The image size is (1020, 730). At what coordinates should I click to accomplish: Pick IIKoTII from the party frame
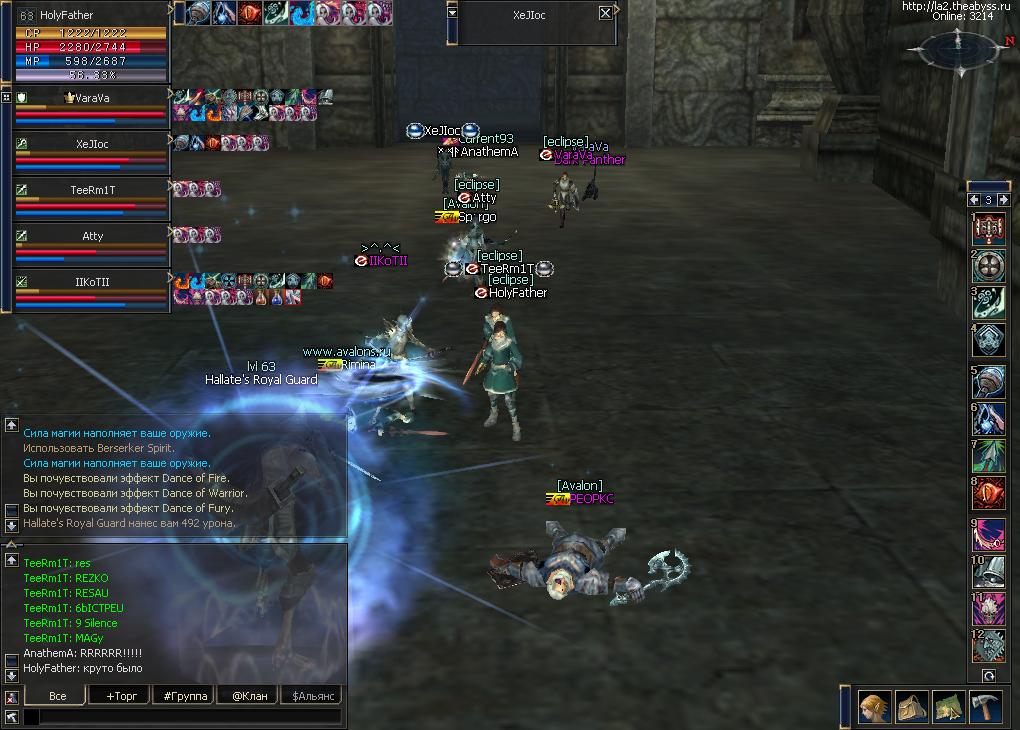pyautogui.click(x=91, y=282)
